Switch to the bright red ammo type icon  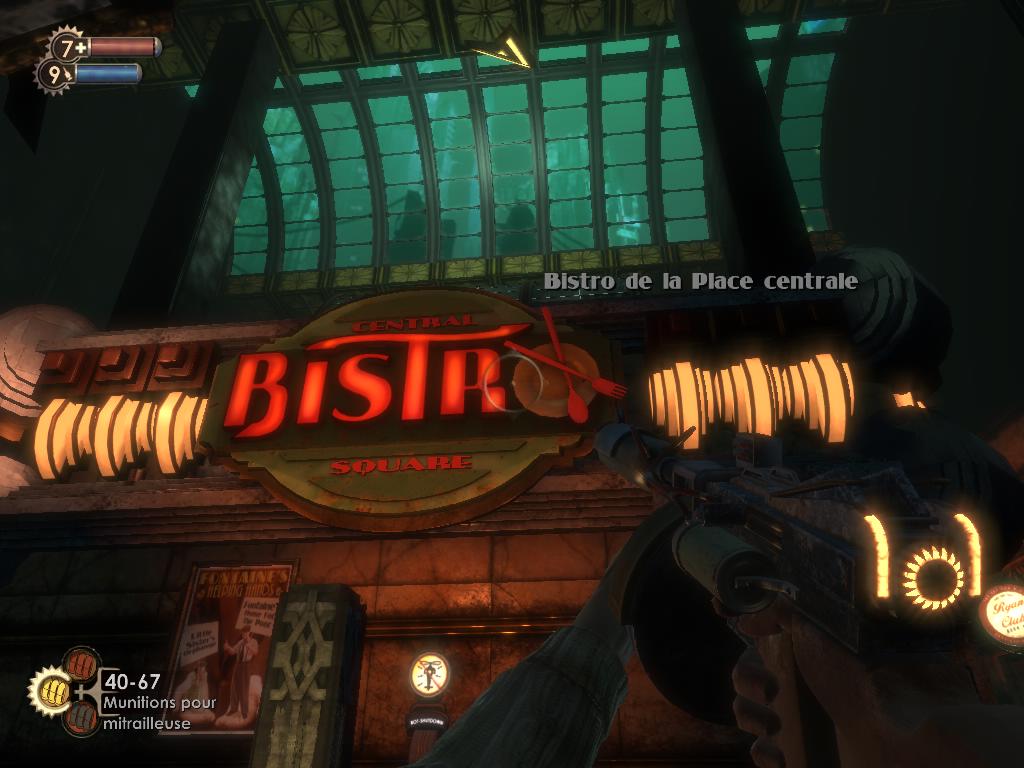[x=82, y=664]
